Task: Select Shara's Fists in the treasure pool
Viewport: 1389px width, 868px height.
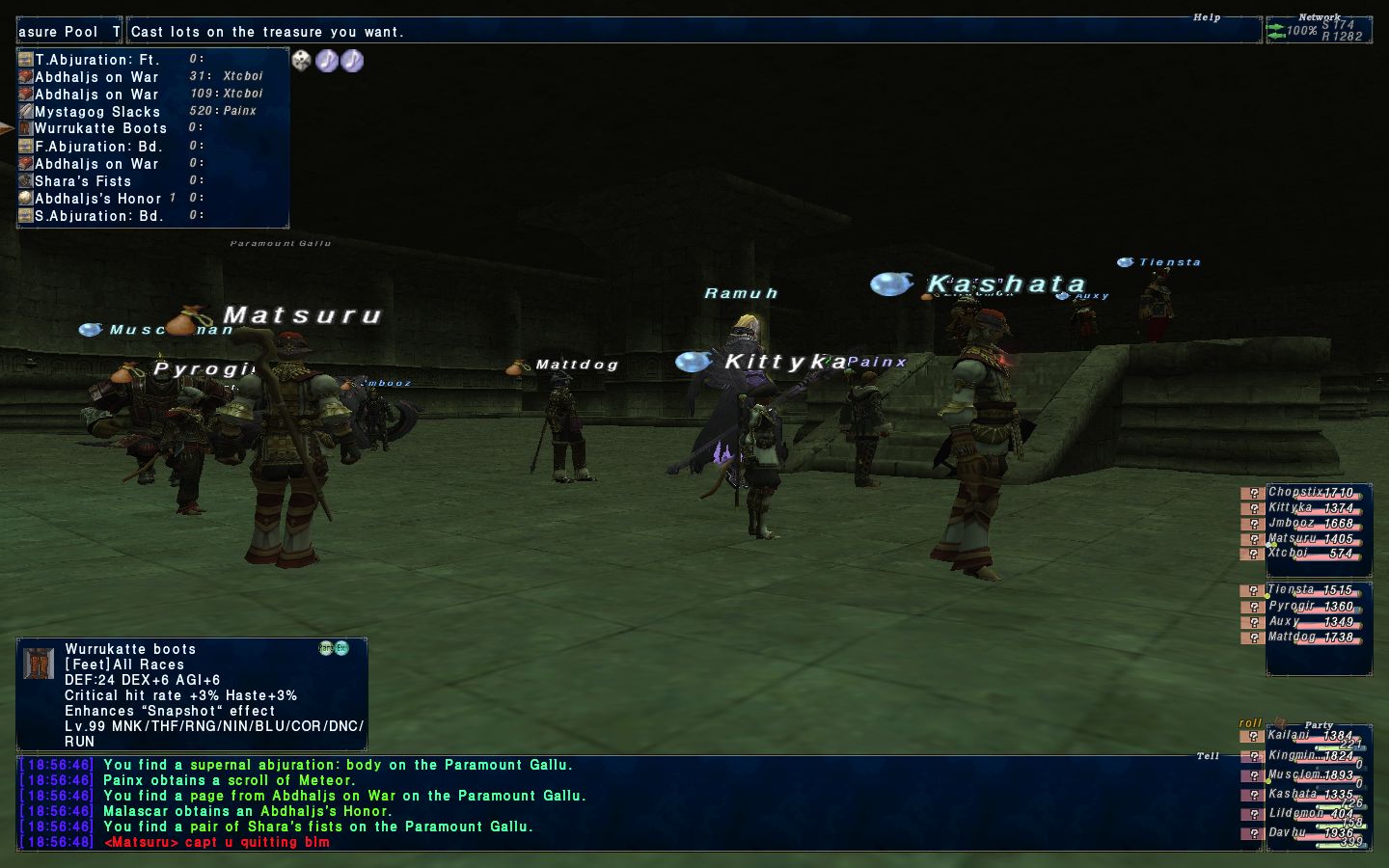Action: coord(83,181)
